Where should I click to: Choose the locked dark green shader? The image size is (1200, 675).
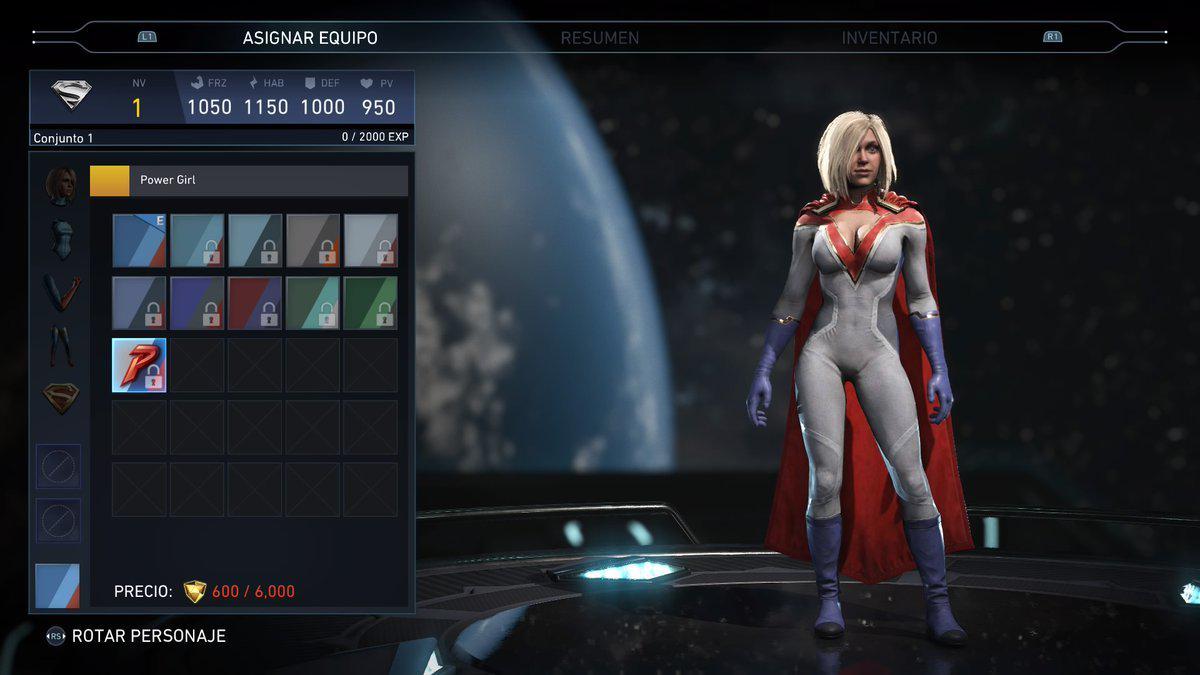coord(371,302)
